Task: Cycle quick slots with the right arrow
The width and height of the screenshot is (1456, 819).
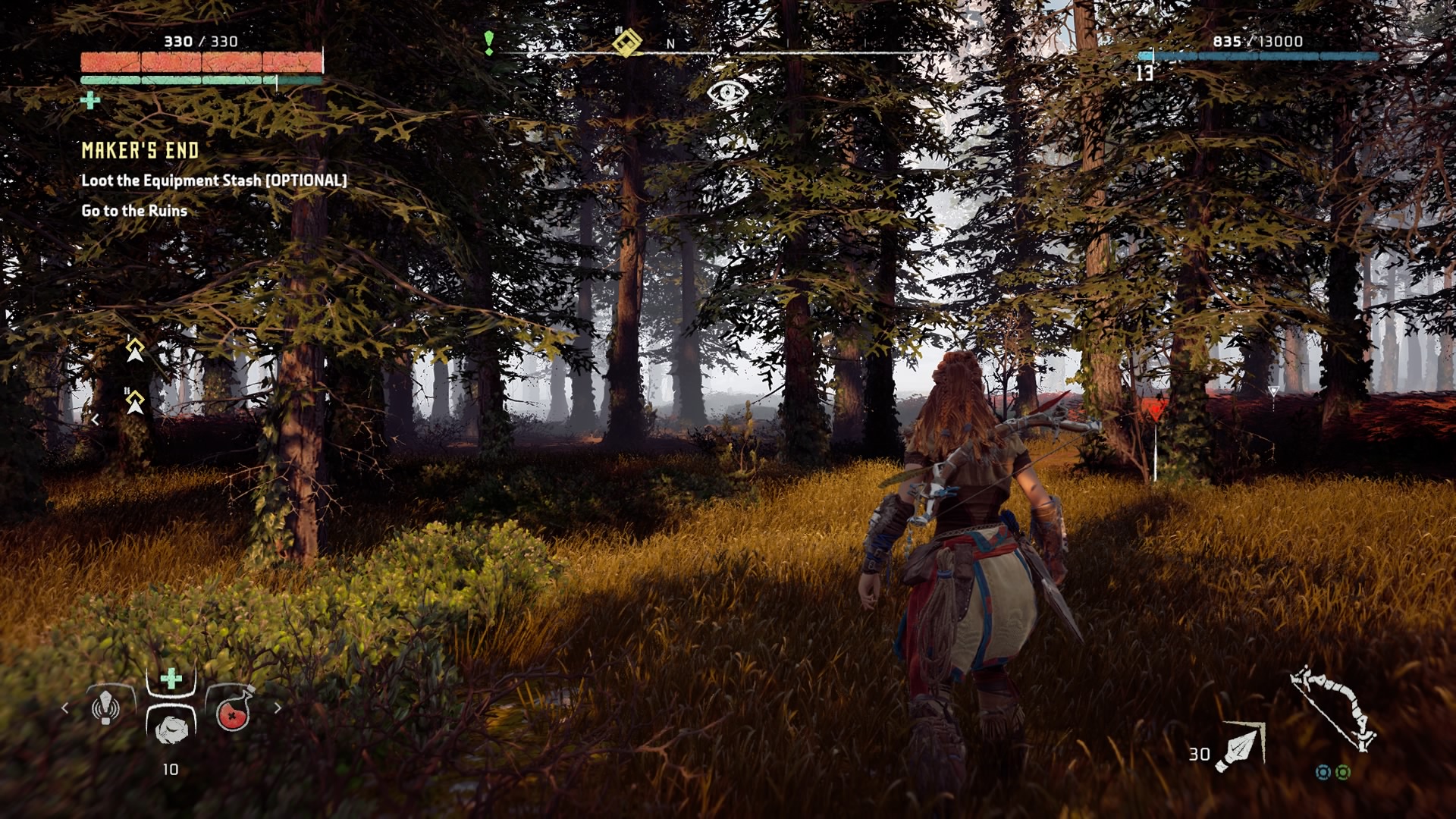Action: click(278, 708)
